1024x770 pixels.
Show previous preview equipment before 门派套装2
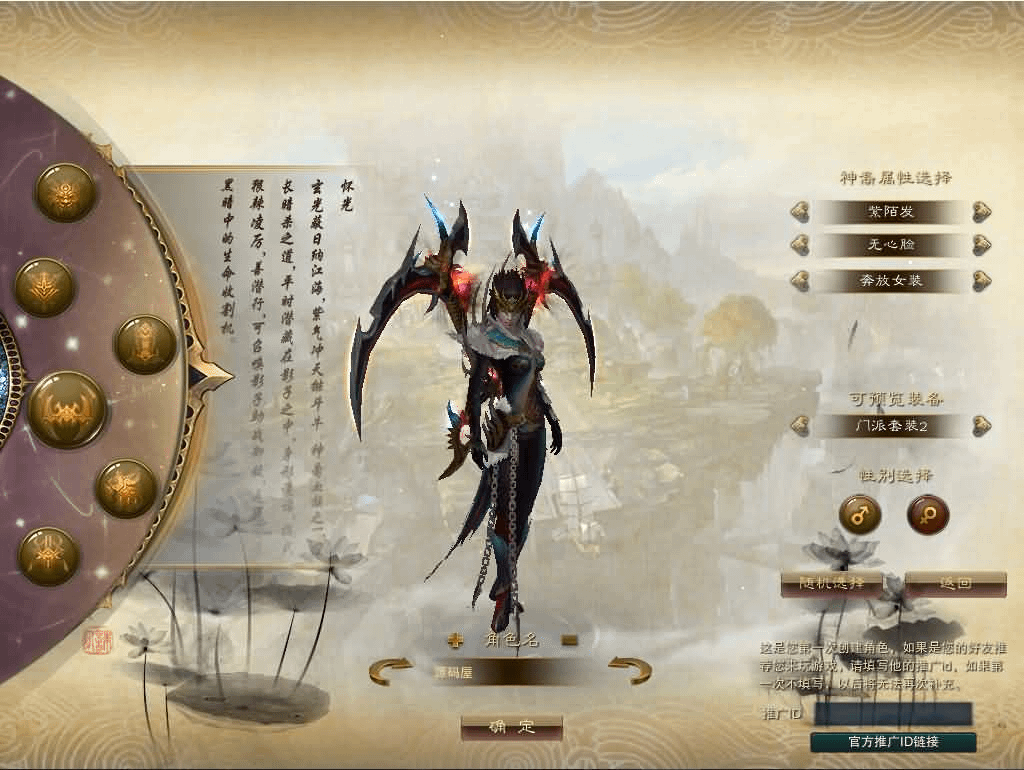[x=799, y=426]
